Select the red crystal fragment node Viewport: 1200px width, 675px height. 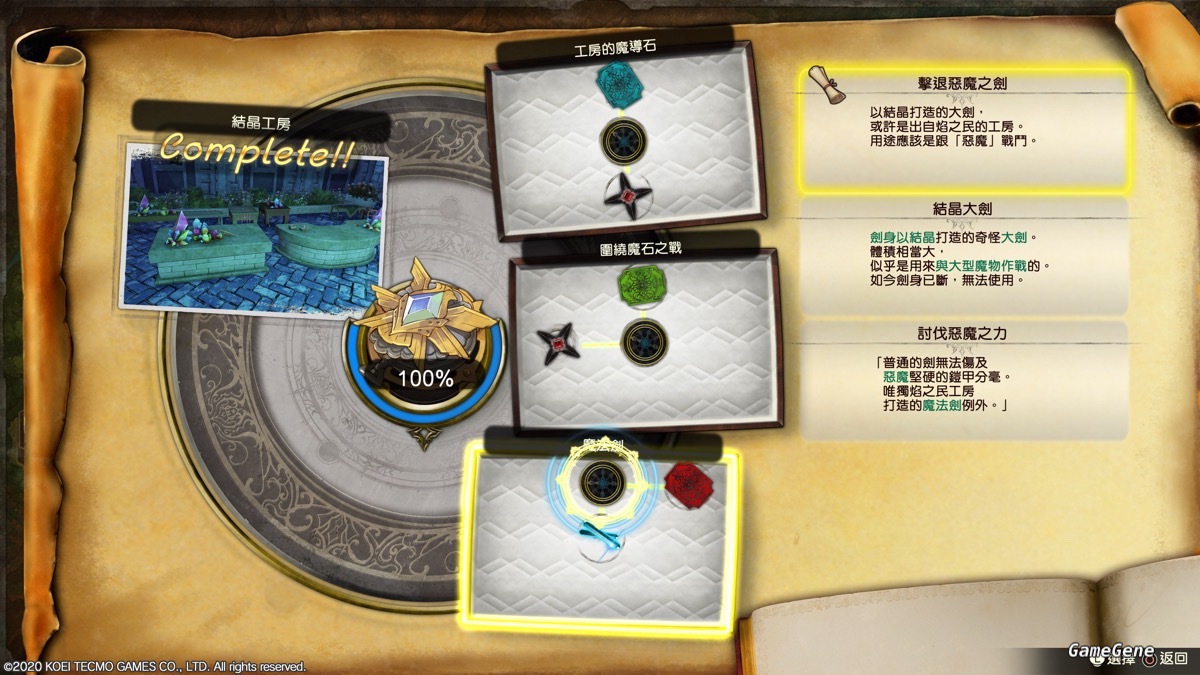click(x=689, y=483)
